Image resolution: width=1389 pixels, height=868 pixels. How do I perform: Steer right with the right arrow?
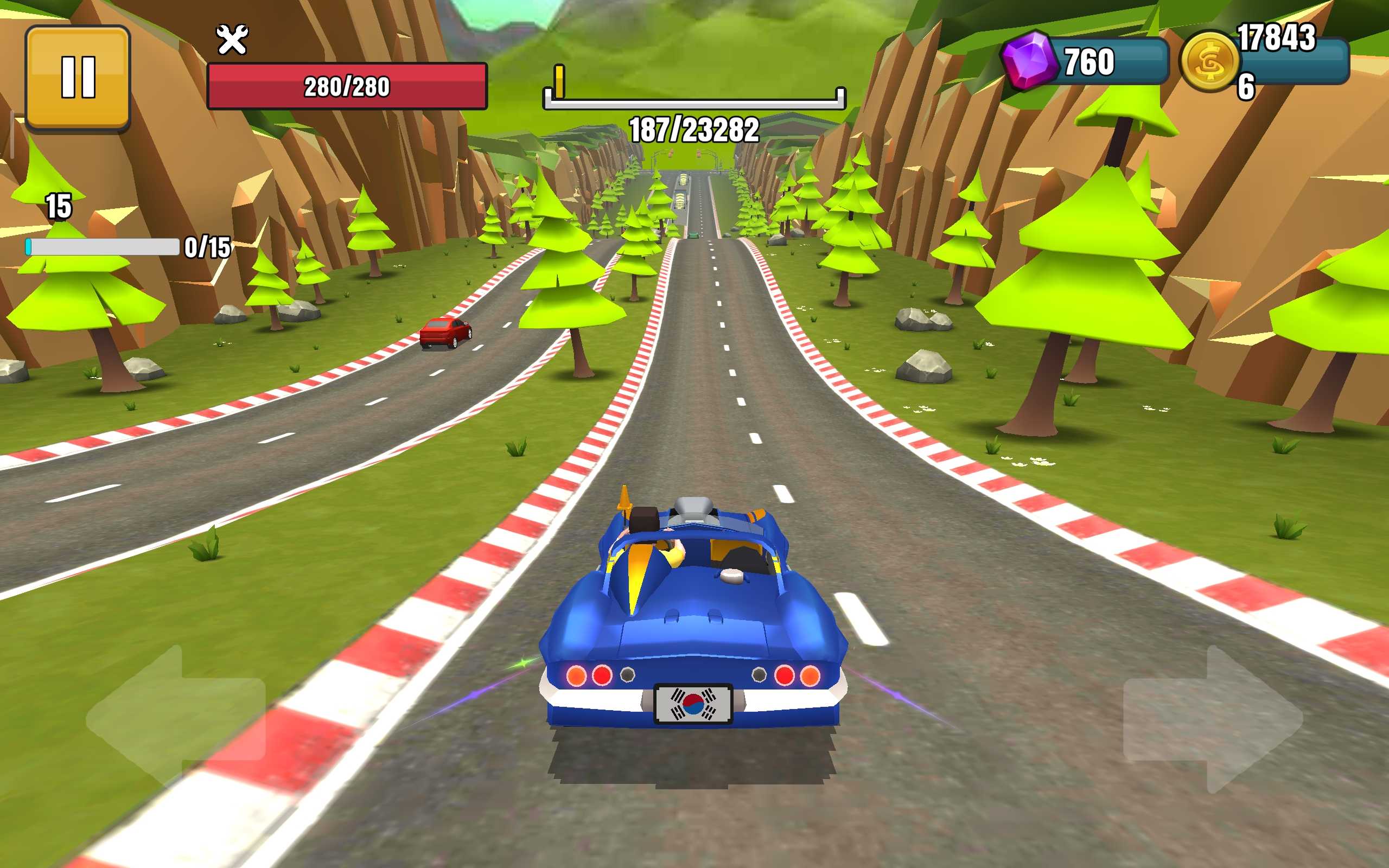(1213, 719)
